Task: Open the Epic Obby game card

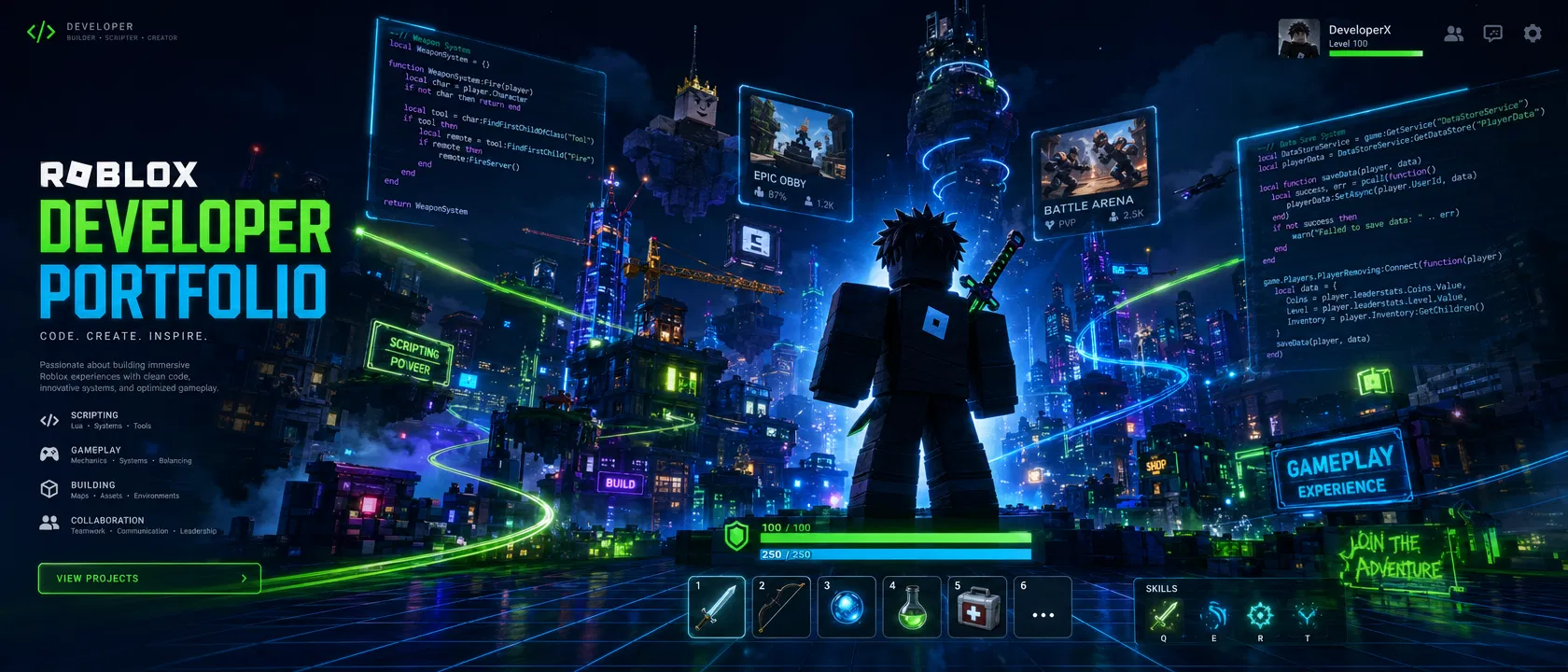Action: coord(795,155)
